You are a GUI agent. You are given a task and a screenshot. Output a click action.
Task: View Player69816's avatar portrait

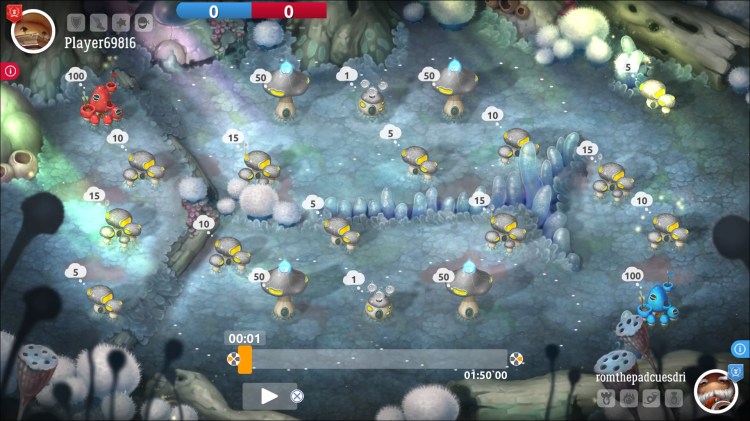tap(33, 30)
